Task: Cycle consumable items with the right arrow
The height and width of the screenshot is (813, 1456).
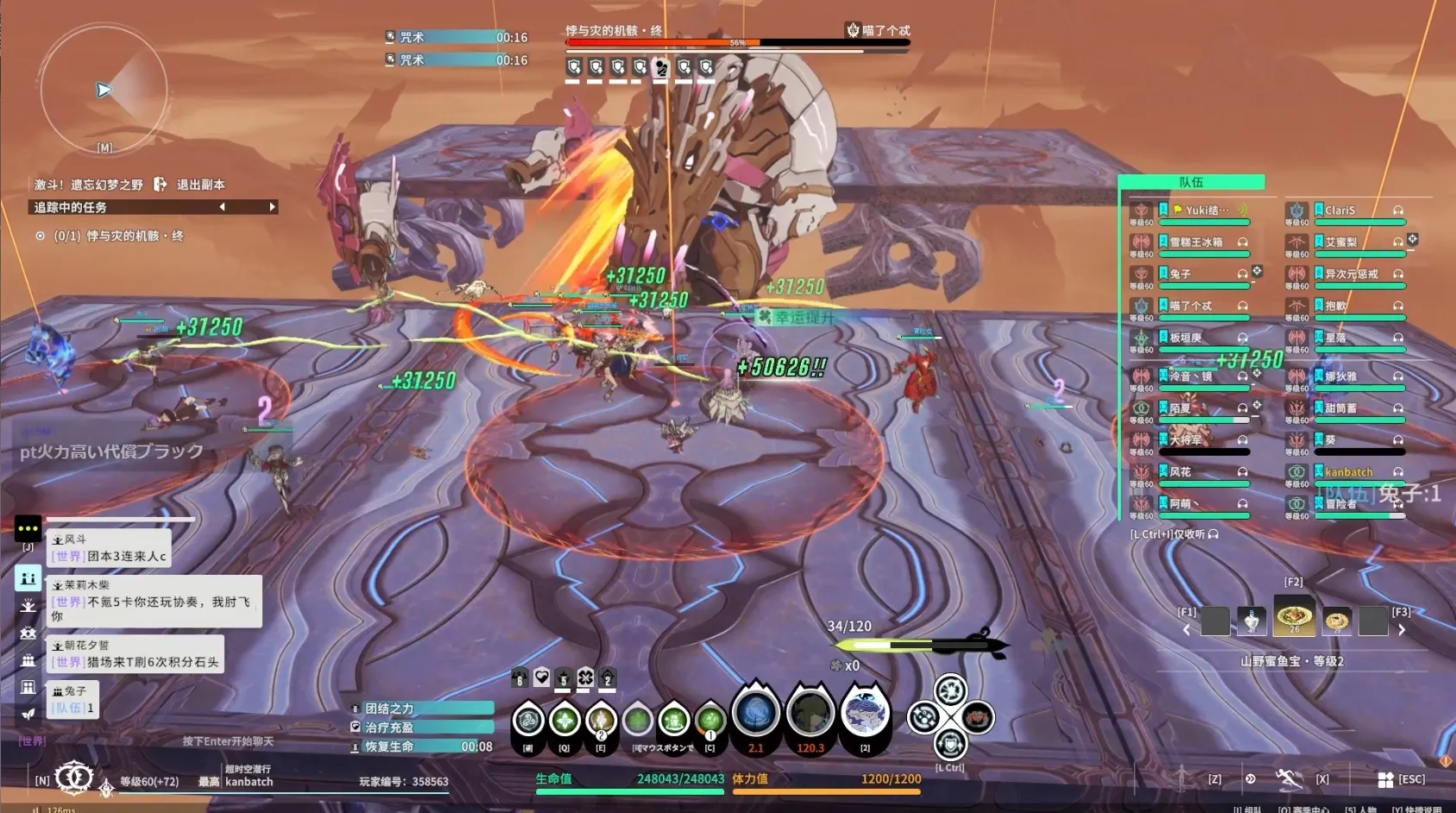Action: coord(1402,630)
